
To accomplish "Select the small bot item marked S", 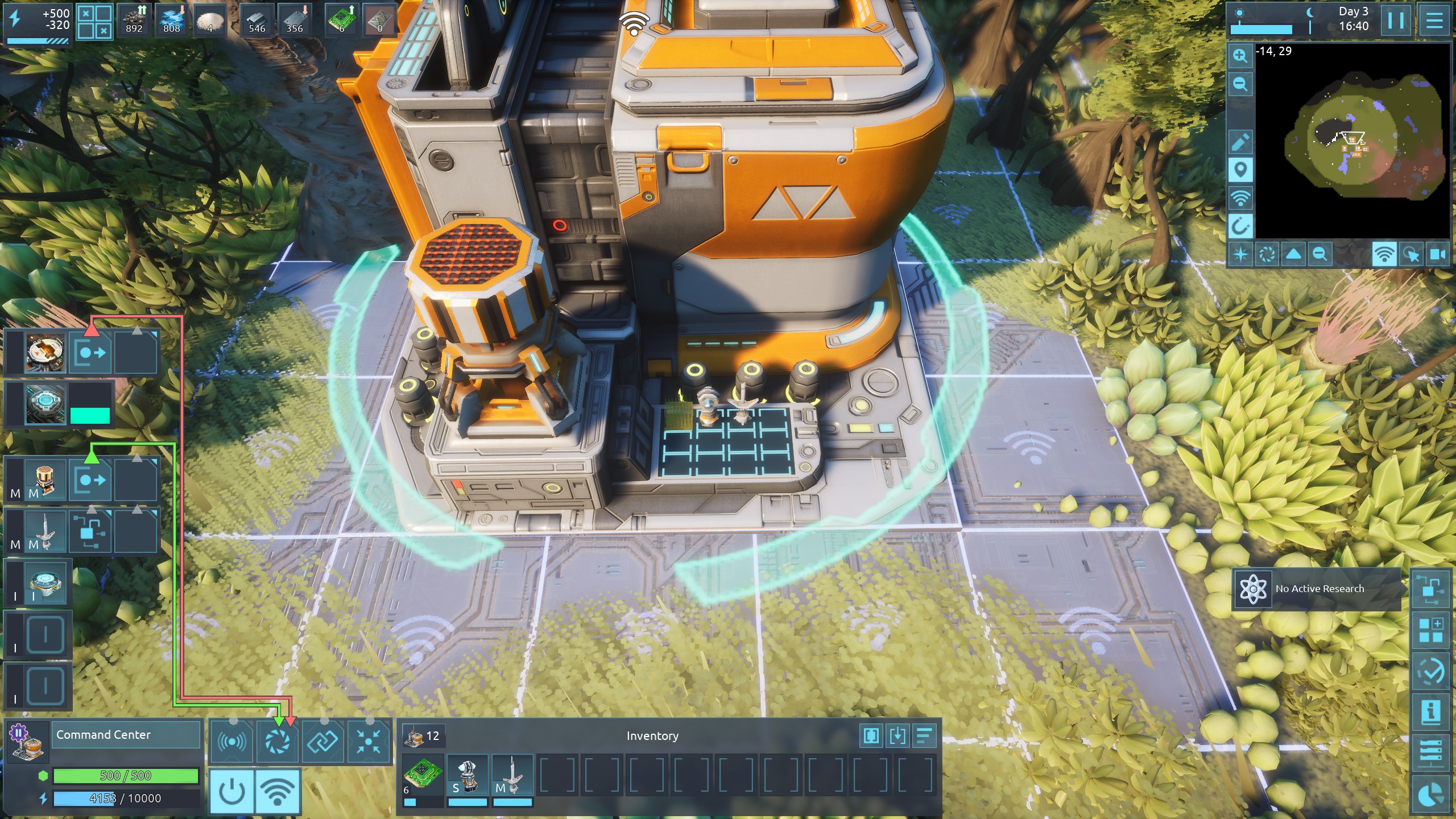I will tap(468, 775).
